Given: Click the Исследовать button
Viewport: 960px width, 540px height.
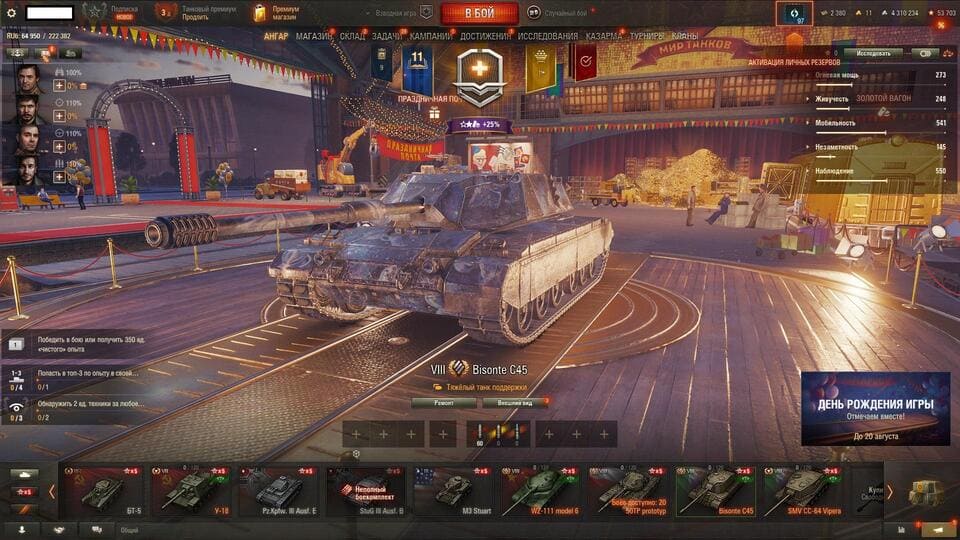Looking at the screenshot, I should tap(873, 53).
